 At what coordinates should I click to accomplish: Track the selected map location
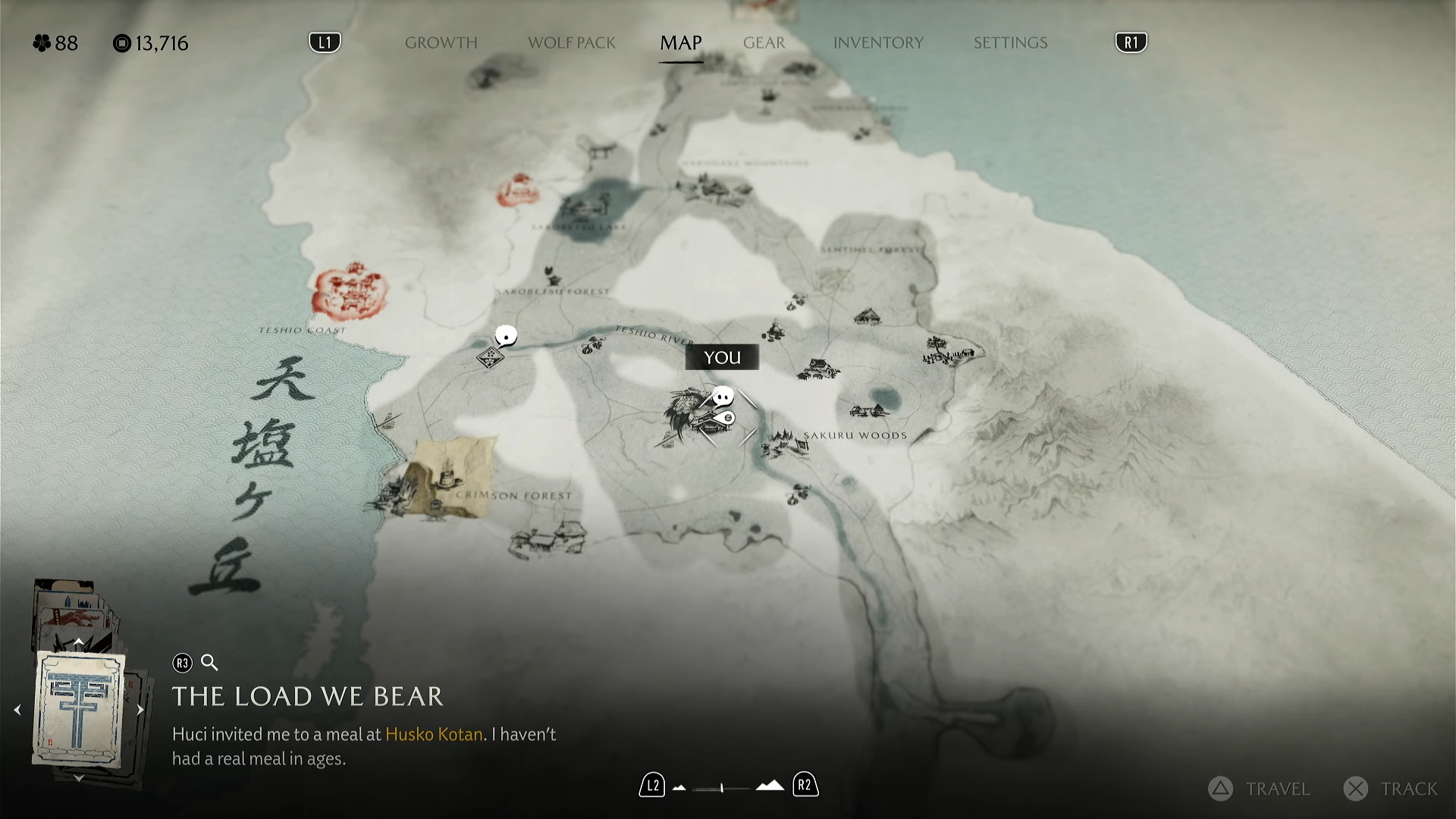pos(1392,789)
